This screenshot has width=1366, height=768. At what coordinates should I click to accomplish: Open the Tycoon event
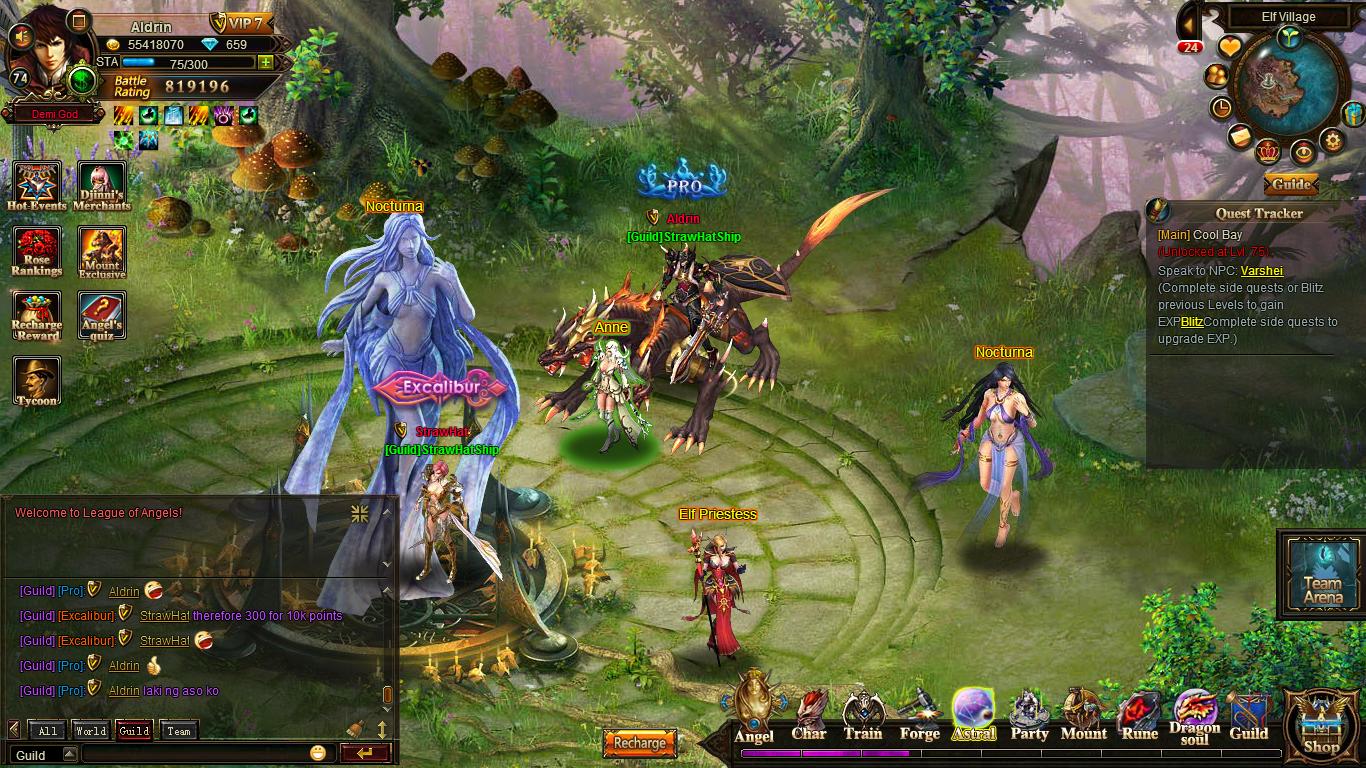[37, 381]
